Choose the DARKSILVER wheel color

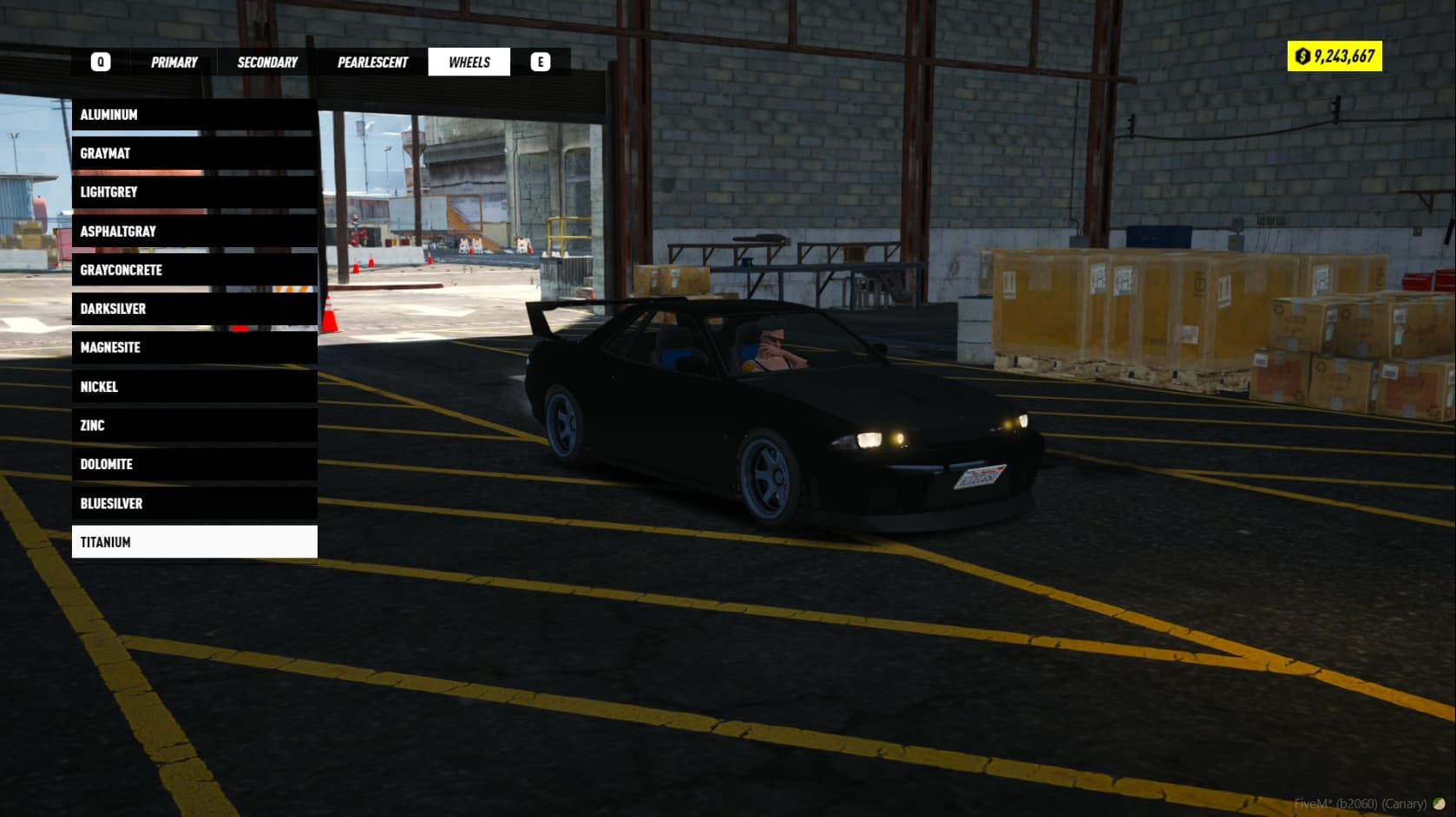pyautogui.click(x=194, y=308)
